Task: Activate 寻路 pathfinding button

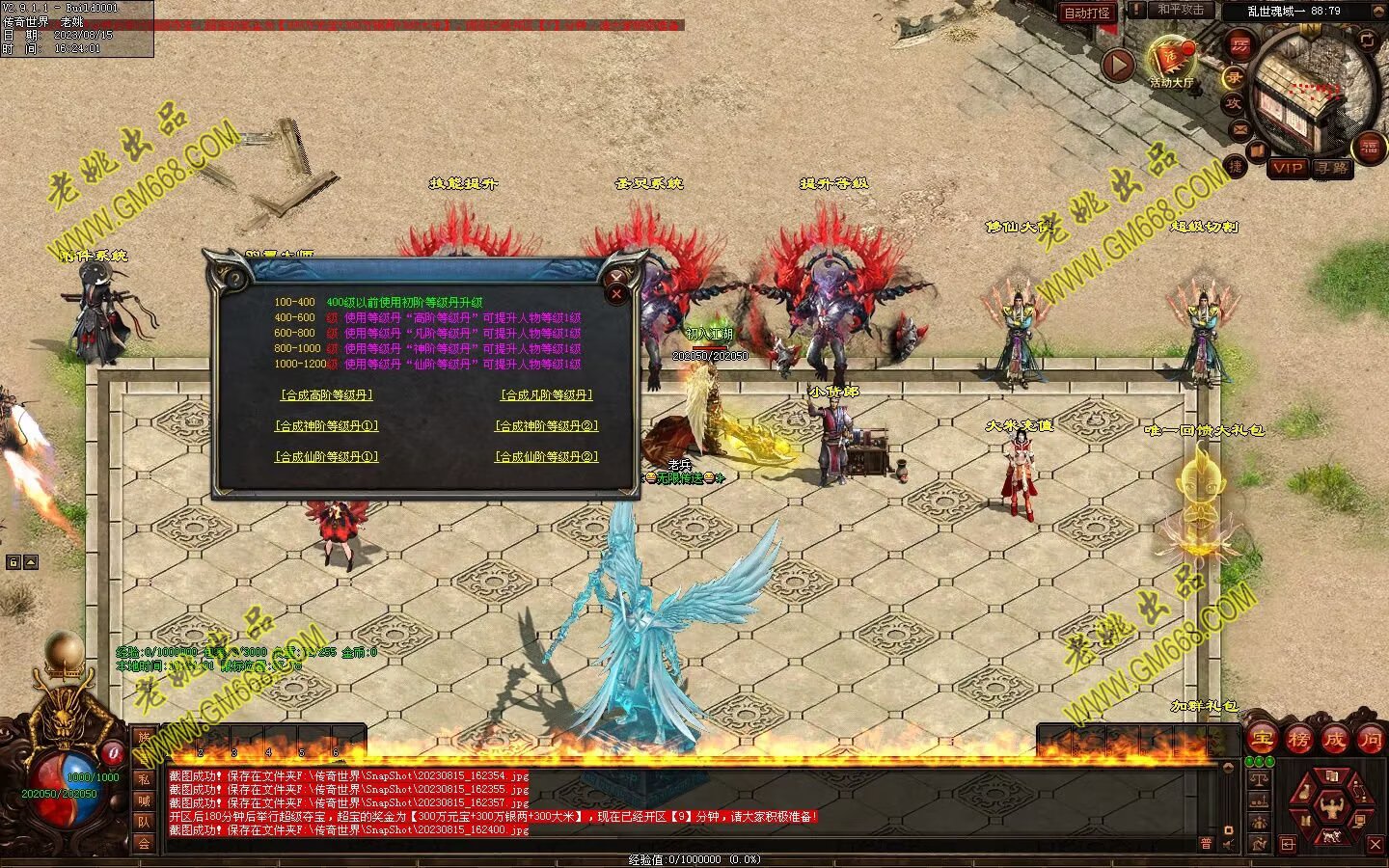Action: click(x=1332, y=168)
